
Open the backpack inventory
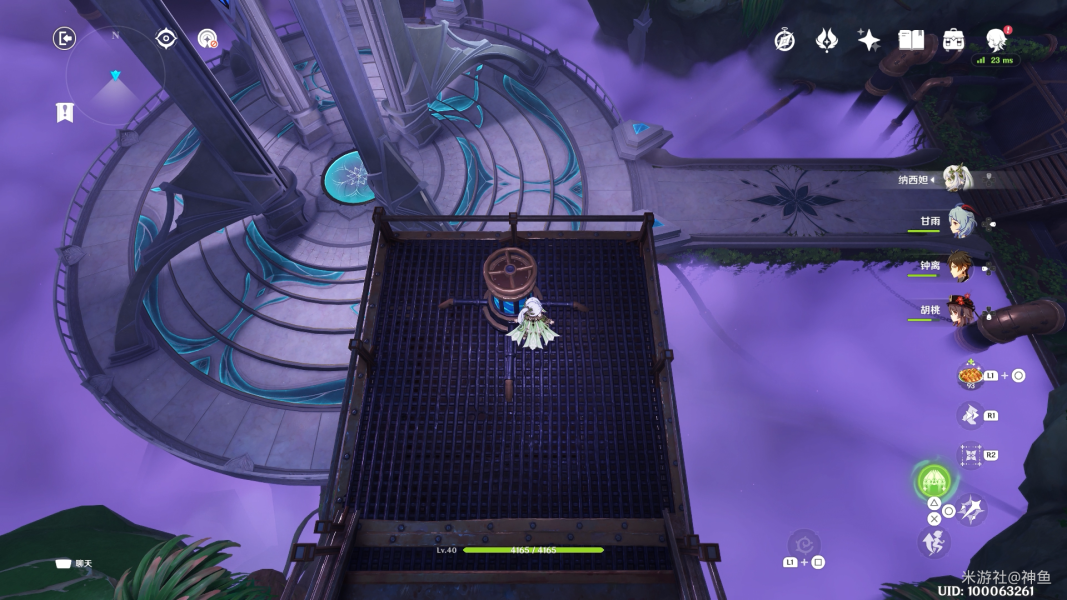point(953,40)
